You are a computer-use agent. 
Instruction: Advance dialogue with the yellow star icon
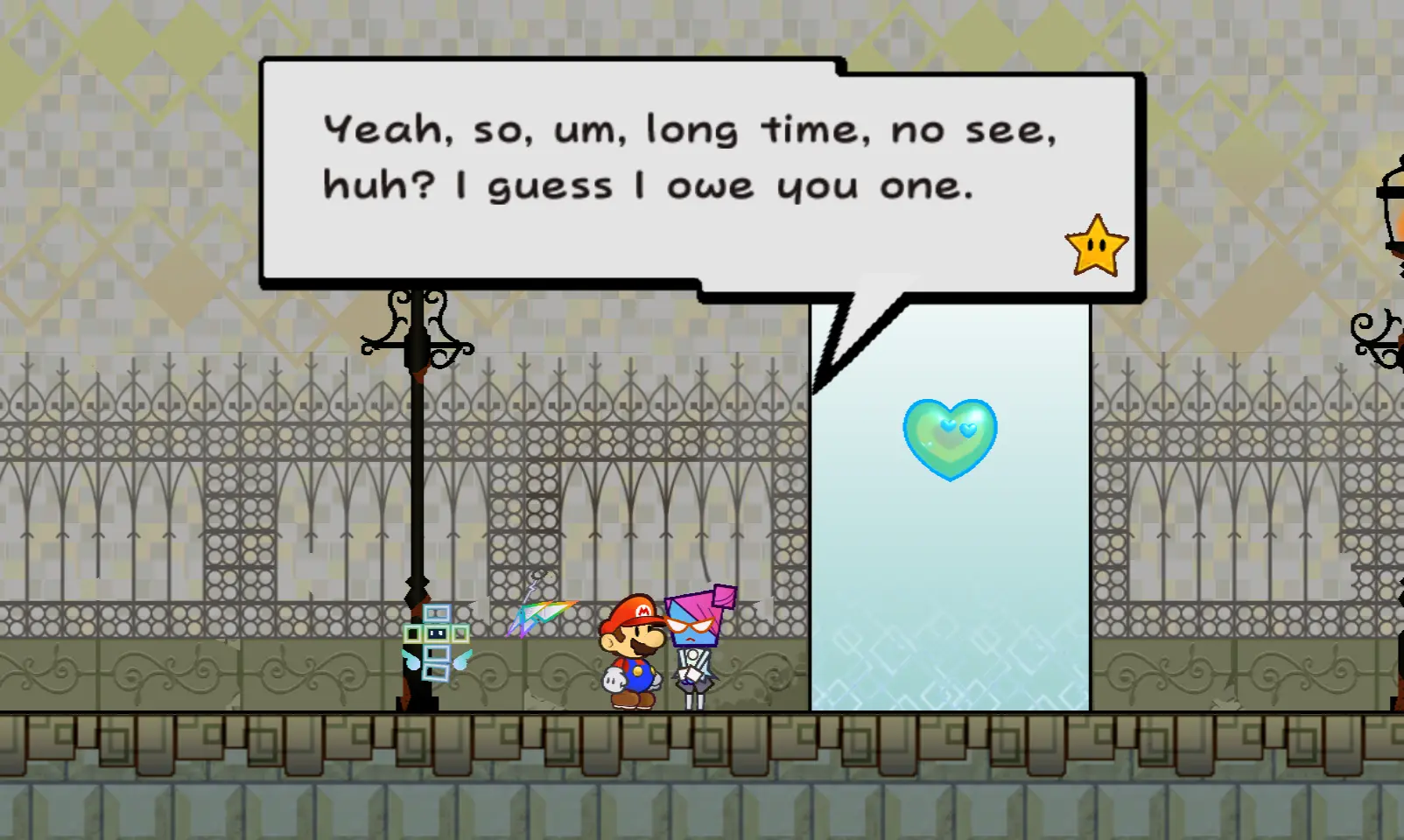(x=1096, y=246)
